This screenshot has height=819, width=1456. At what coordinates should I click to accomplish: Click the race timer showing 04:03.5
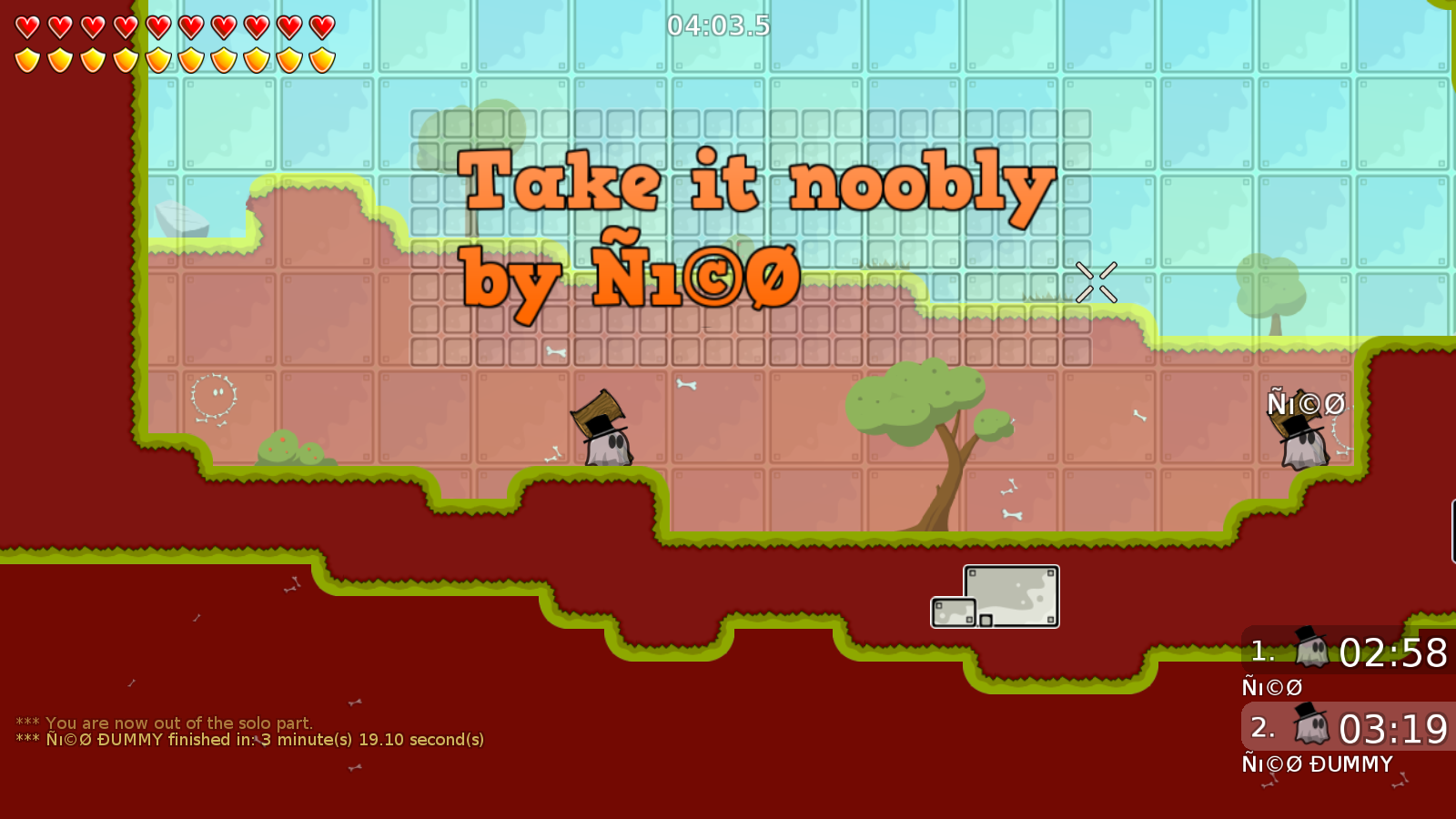[718, 26]
